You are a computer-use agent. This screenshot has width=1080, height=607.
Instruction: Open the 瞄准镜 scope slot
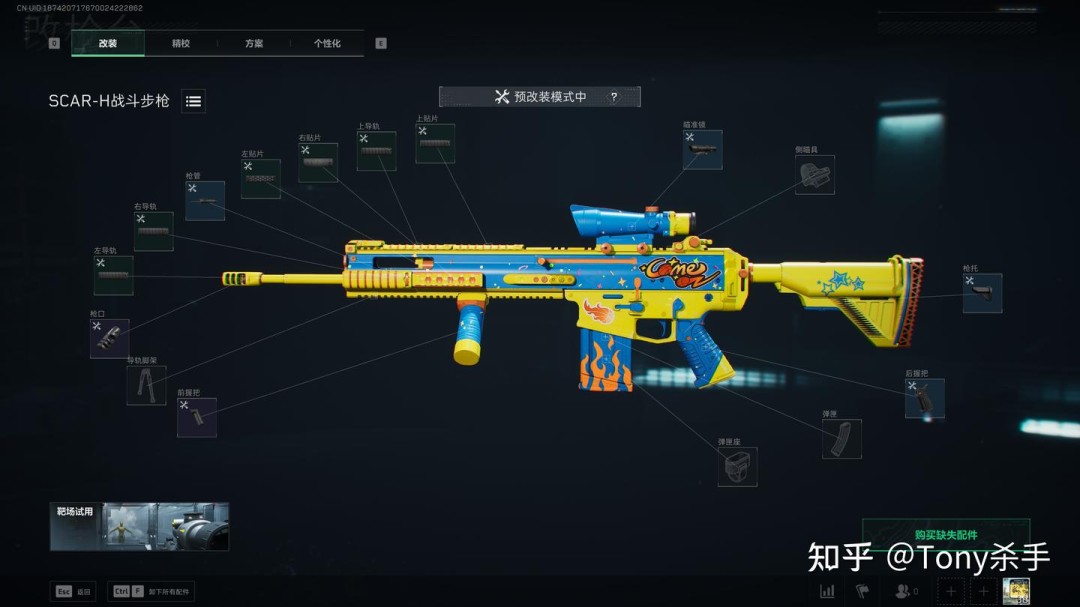tap(703, 150)
